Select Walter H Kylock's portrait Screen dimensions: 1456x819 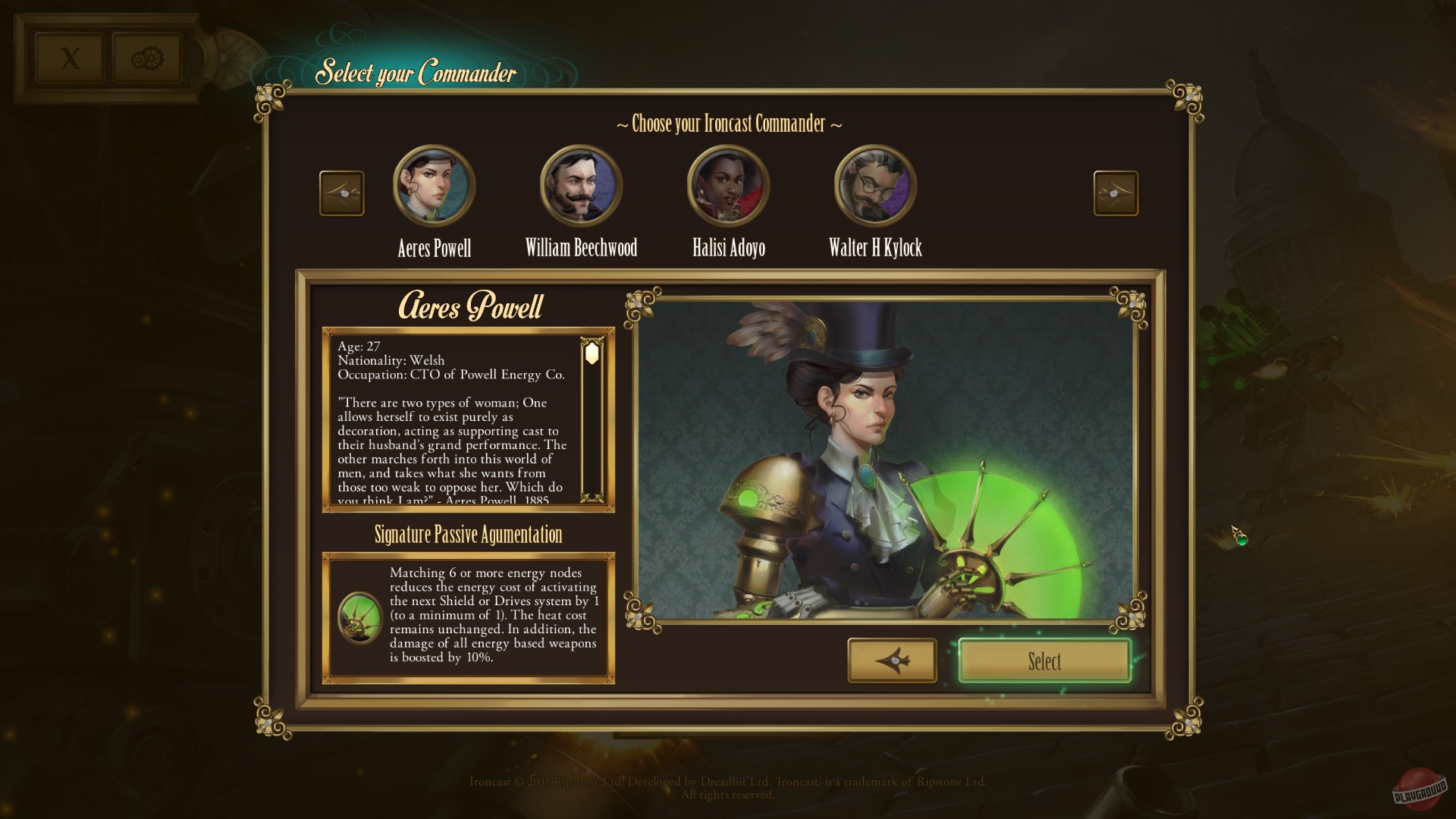(x=874, y=185)
